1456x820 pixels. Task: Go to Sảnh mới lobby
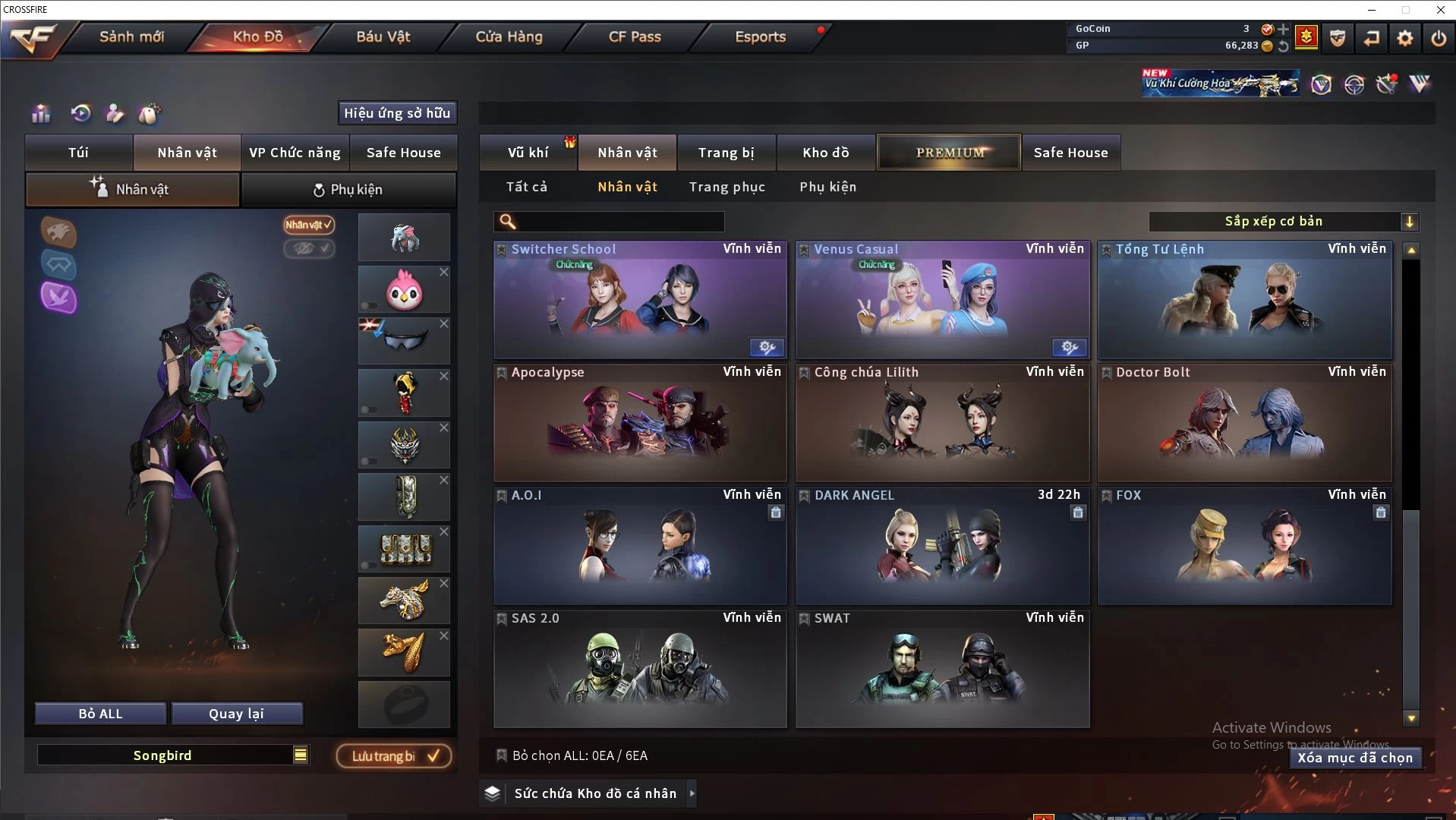coord(131,36)
